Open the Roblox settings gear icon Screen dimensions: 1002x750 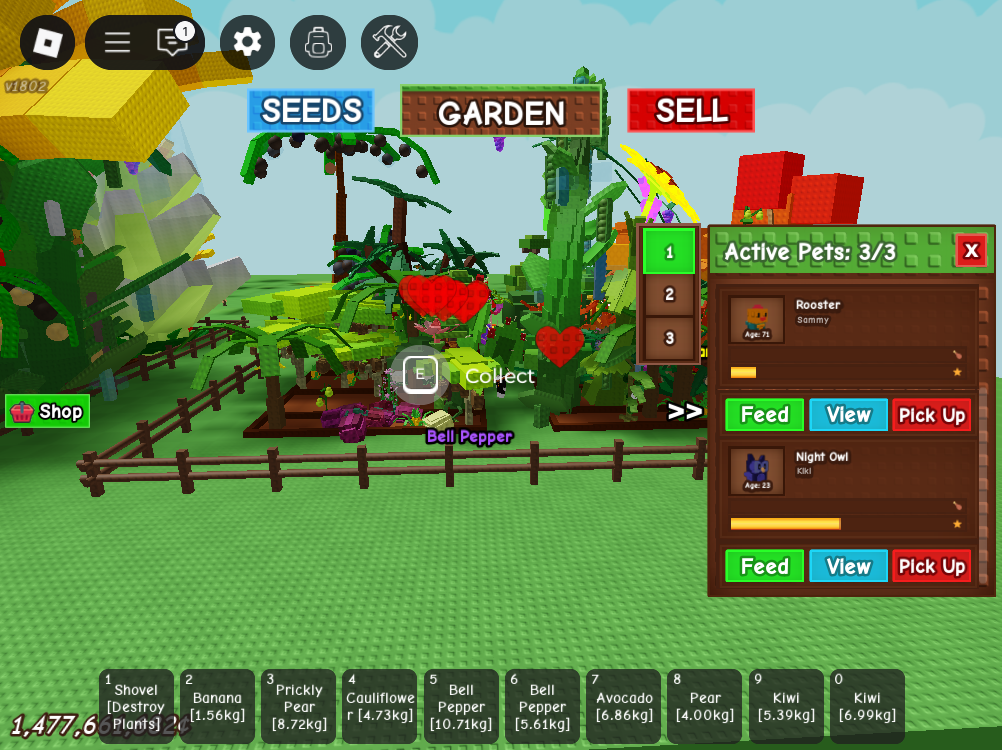point(247,42)
